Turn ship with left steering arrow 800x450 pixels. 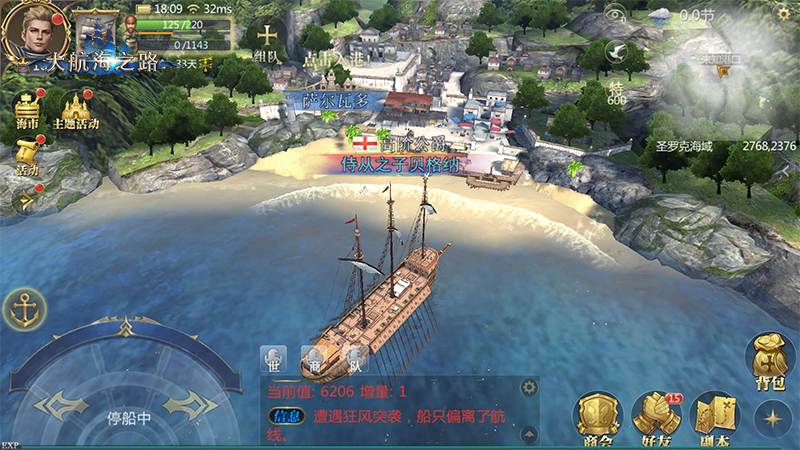coord(59,405)
